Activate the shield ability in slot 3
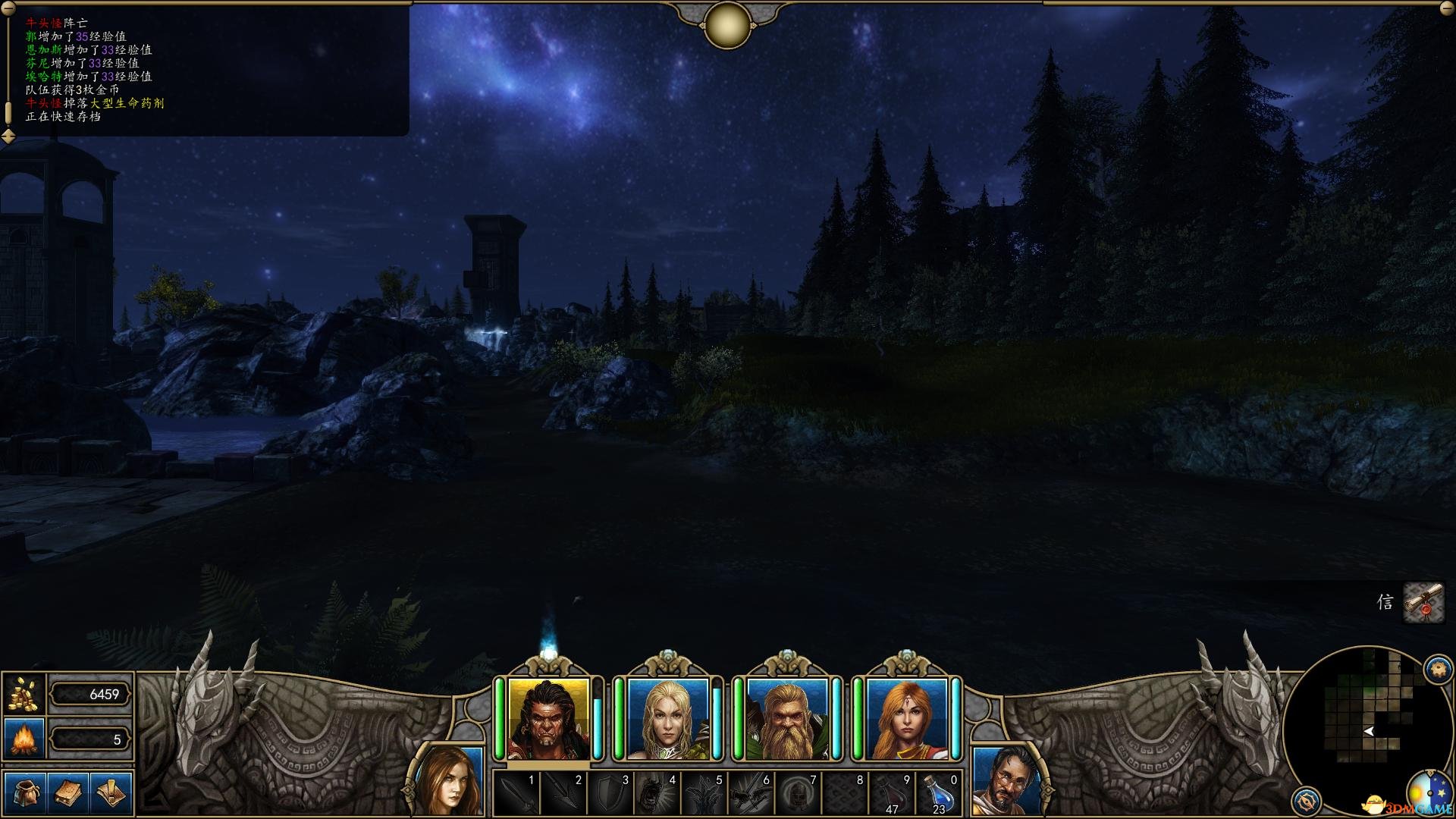 click(610, 794)
